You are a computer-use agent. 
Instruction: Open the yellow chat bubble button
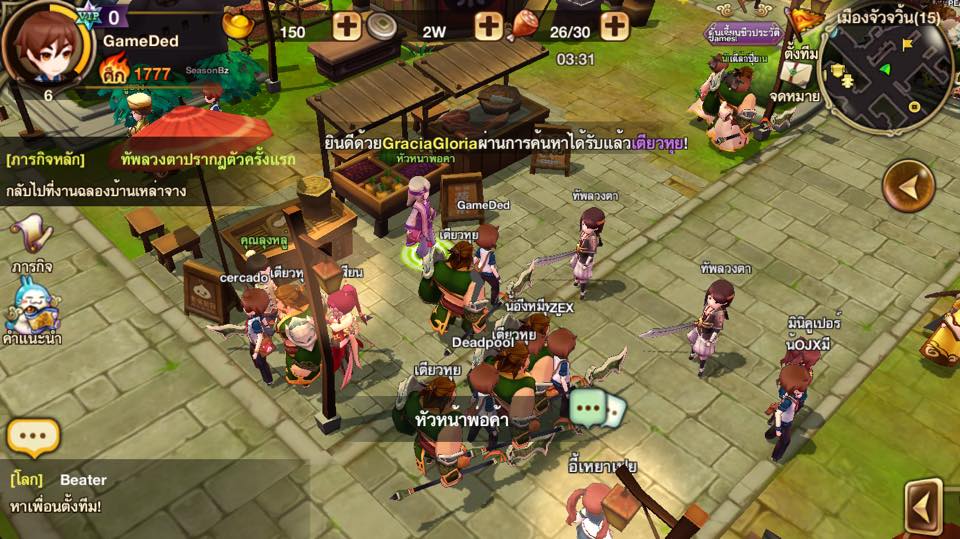(33, 437)
